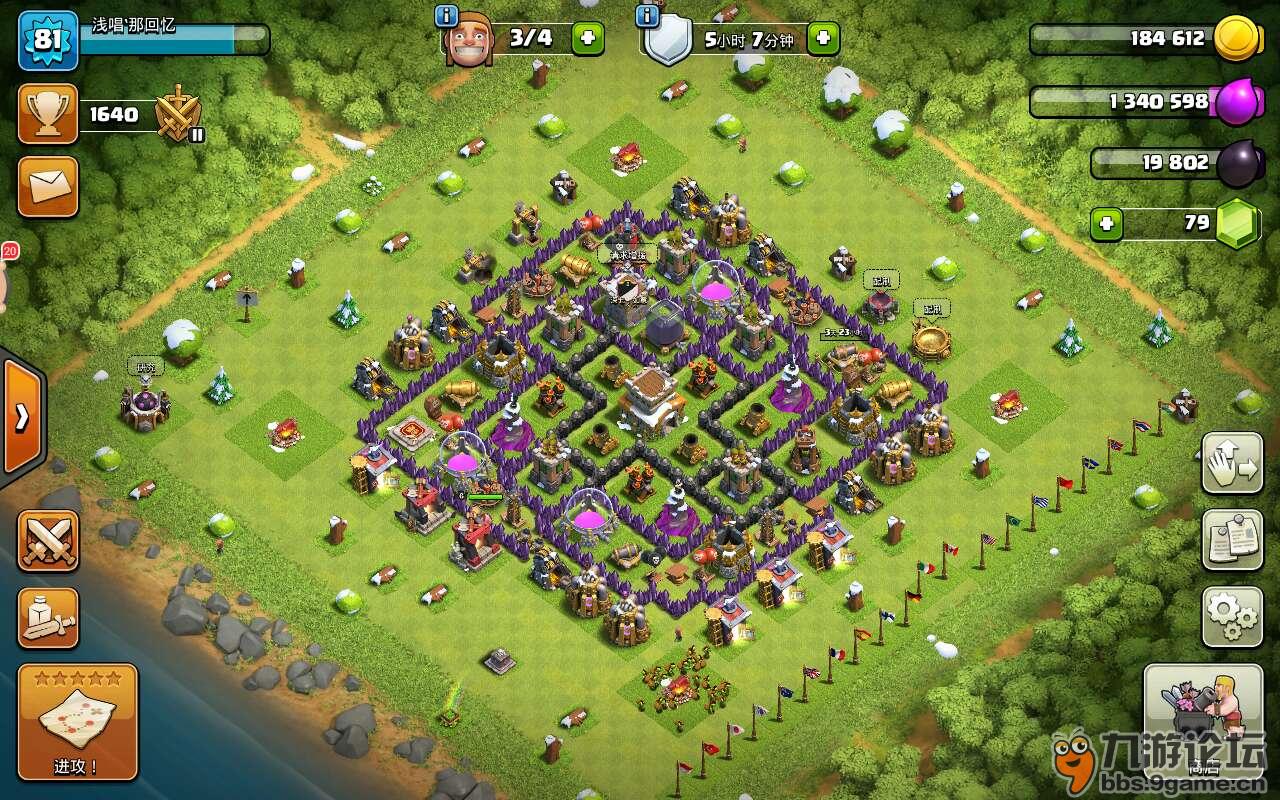Show shield info via the blue i icon
The height and width of the screenshot is (800, 1280).
[x=647, y=15]
